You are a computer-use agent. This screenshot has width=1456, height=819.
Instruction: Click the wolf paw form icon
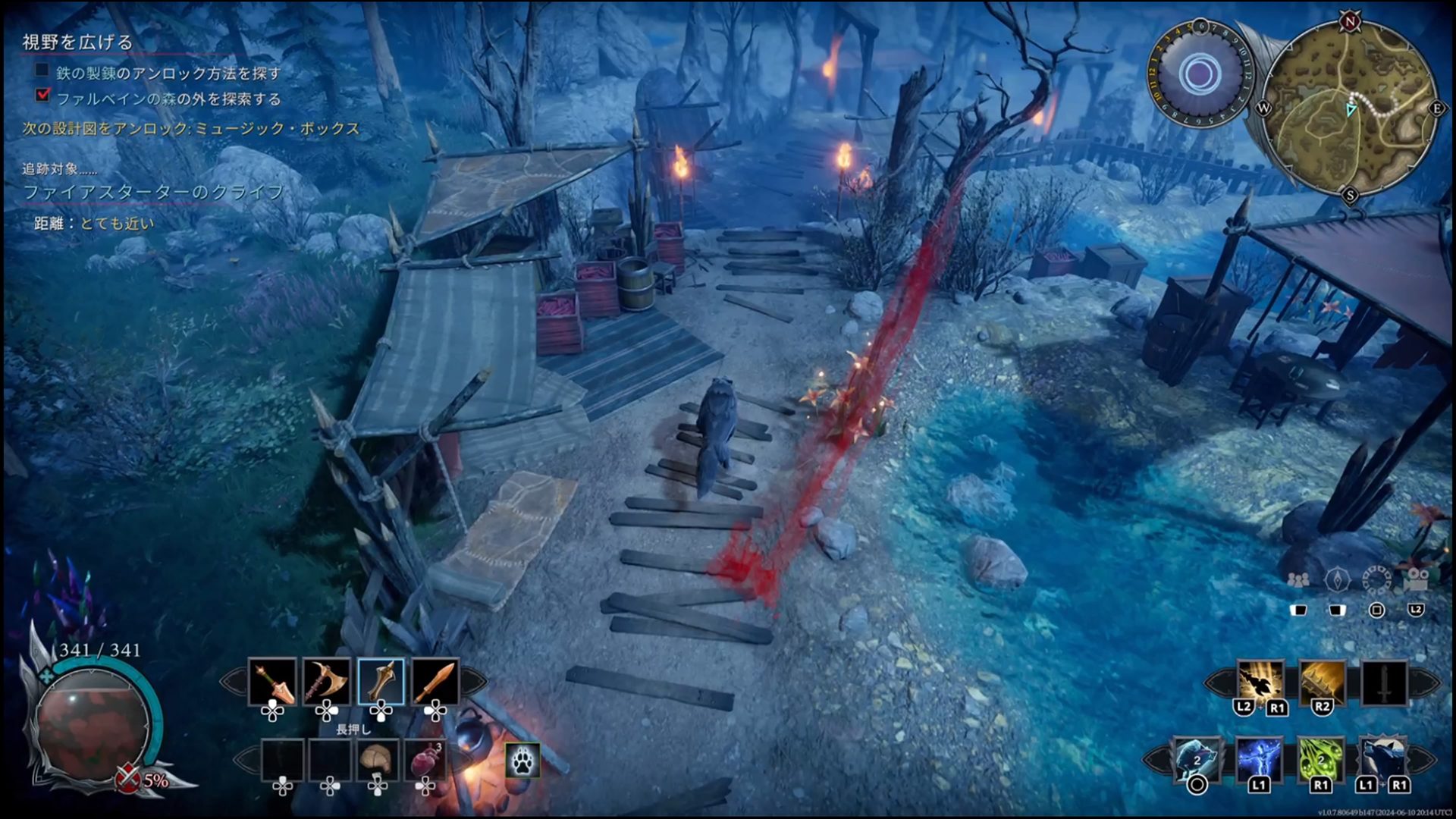[x=522, y=761]
